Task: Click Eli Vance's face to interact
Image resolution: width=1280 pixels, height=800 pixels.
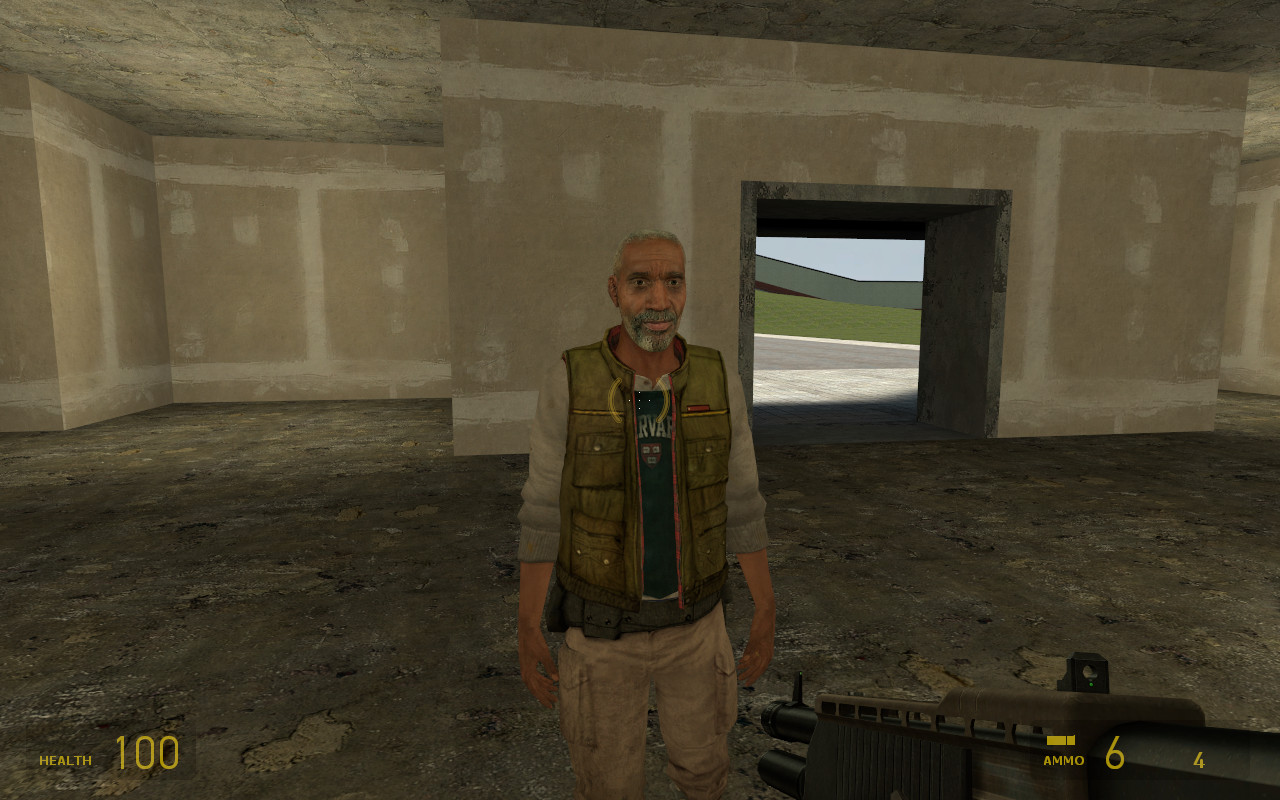Action: tap(650, 295)
